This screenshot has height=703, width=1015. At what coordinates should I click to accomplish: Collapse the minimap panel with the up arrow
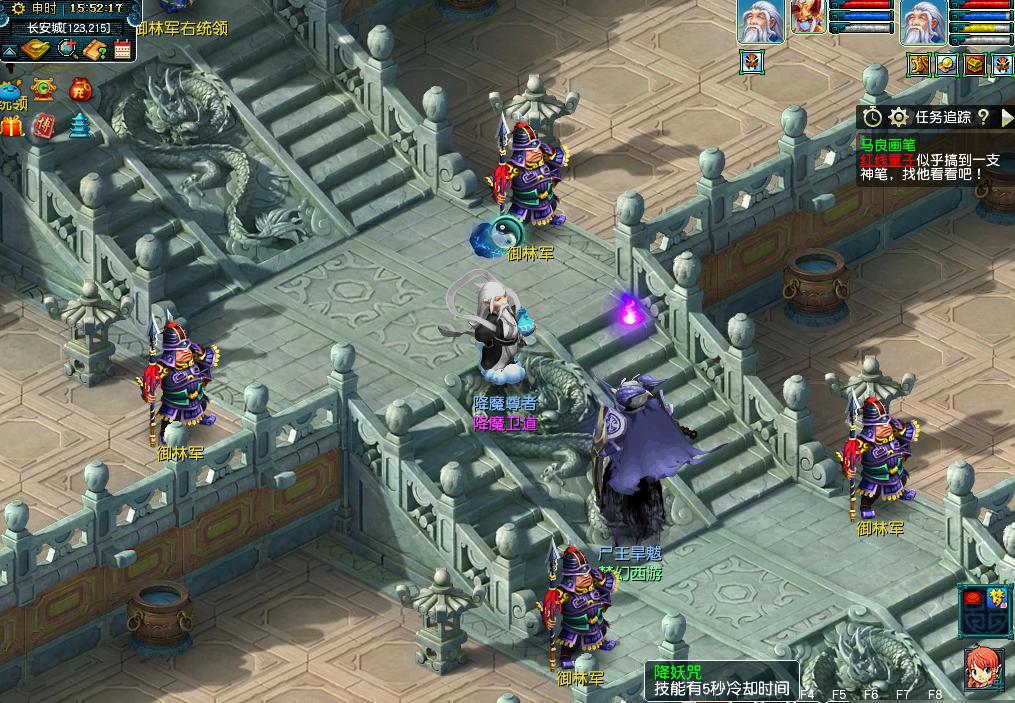[x=10, y=51]
